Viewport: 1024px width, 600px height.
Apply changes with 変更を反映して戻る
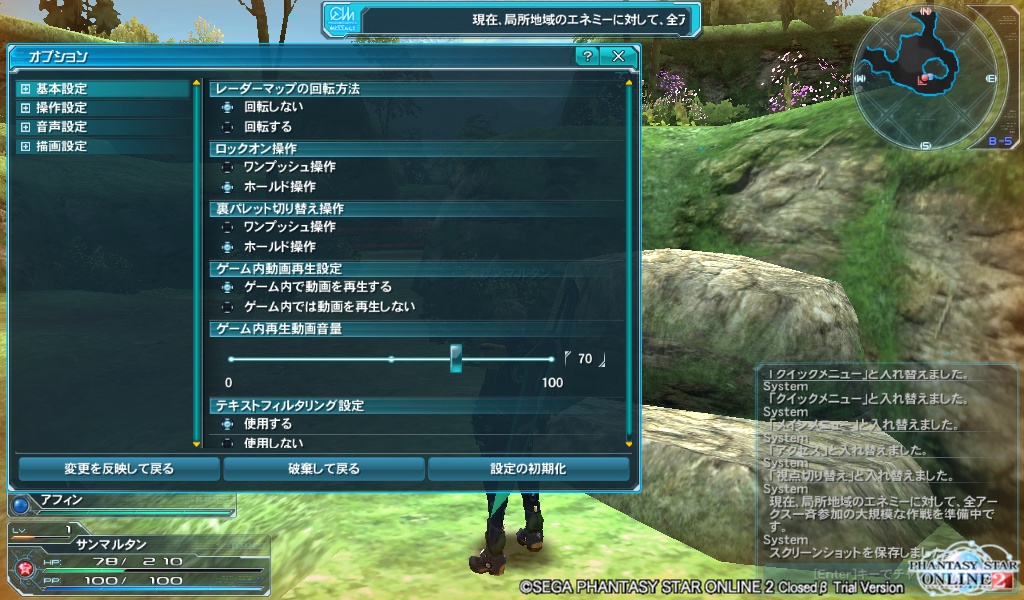click(x=119, y=468)
